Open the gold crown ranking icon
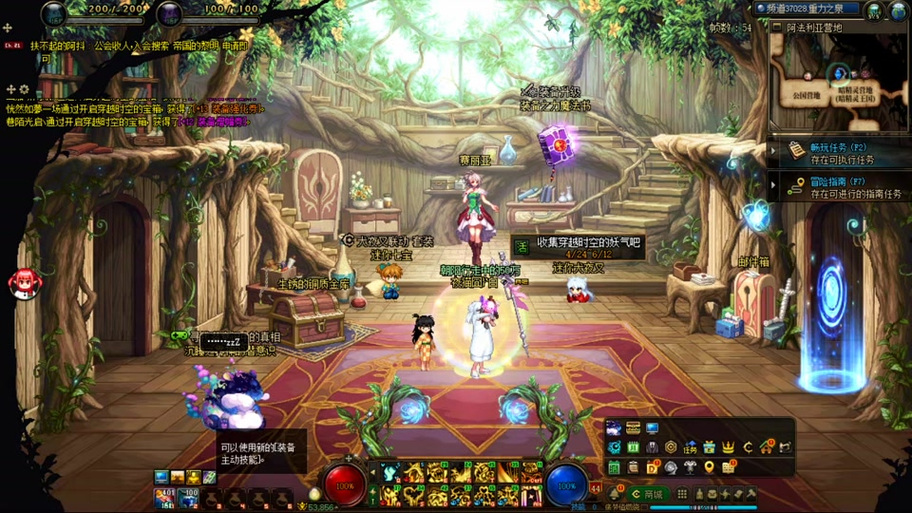 (x=729, y=447)
